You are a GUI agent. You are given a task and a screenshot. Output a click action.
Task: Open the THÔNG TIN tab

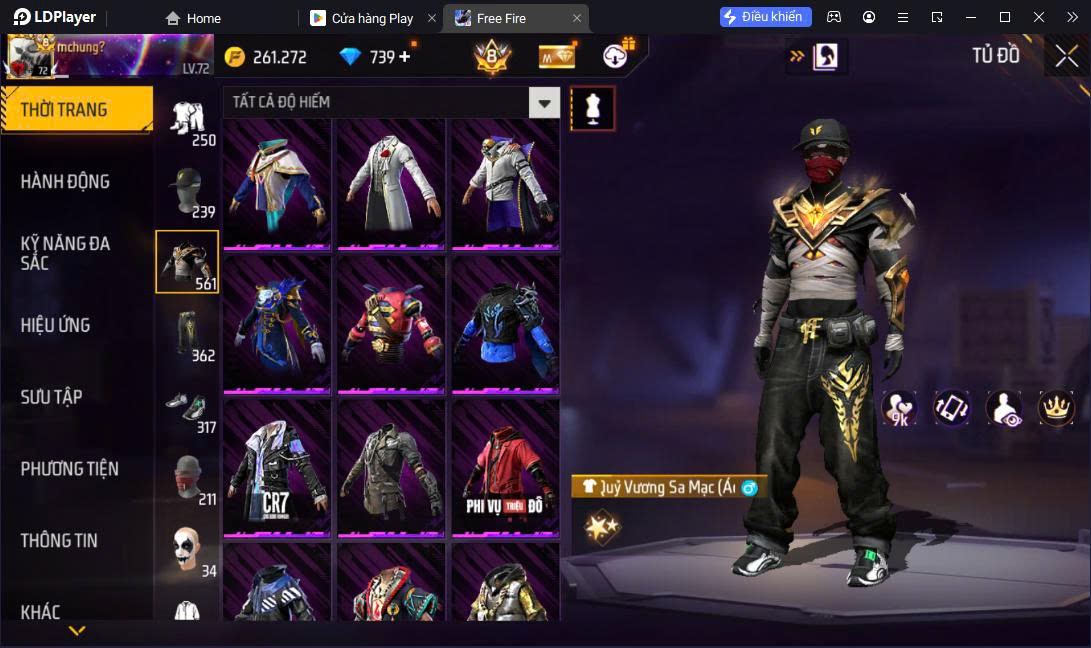click(x=60, y=540)
